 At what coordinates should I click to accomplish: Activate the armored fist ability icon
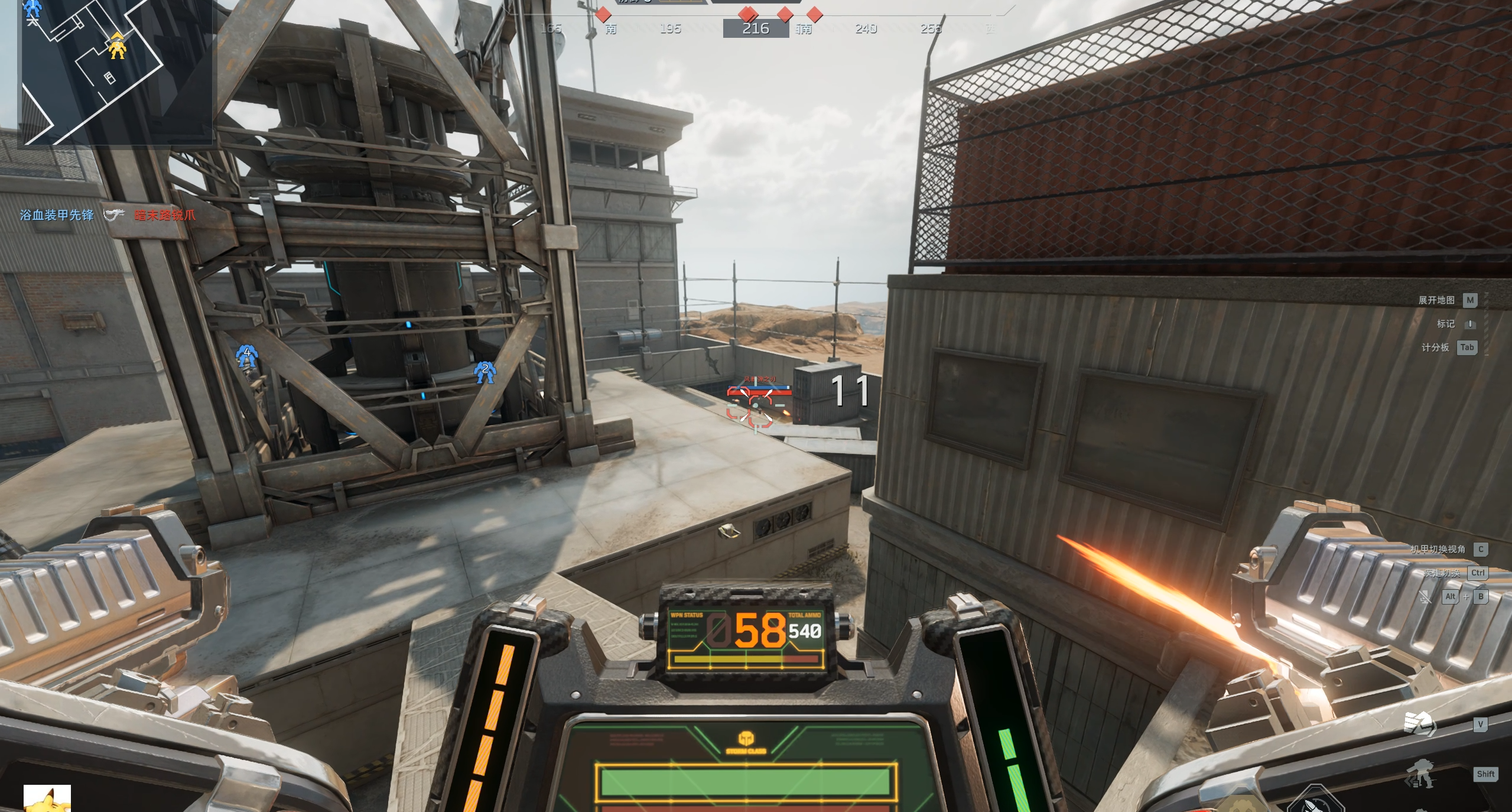click(1419, 723)
